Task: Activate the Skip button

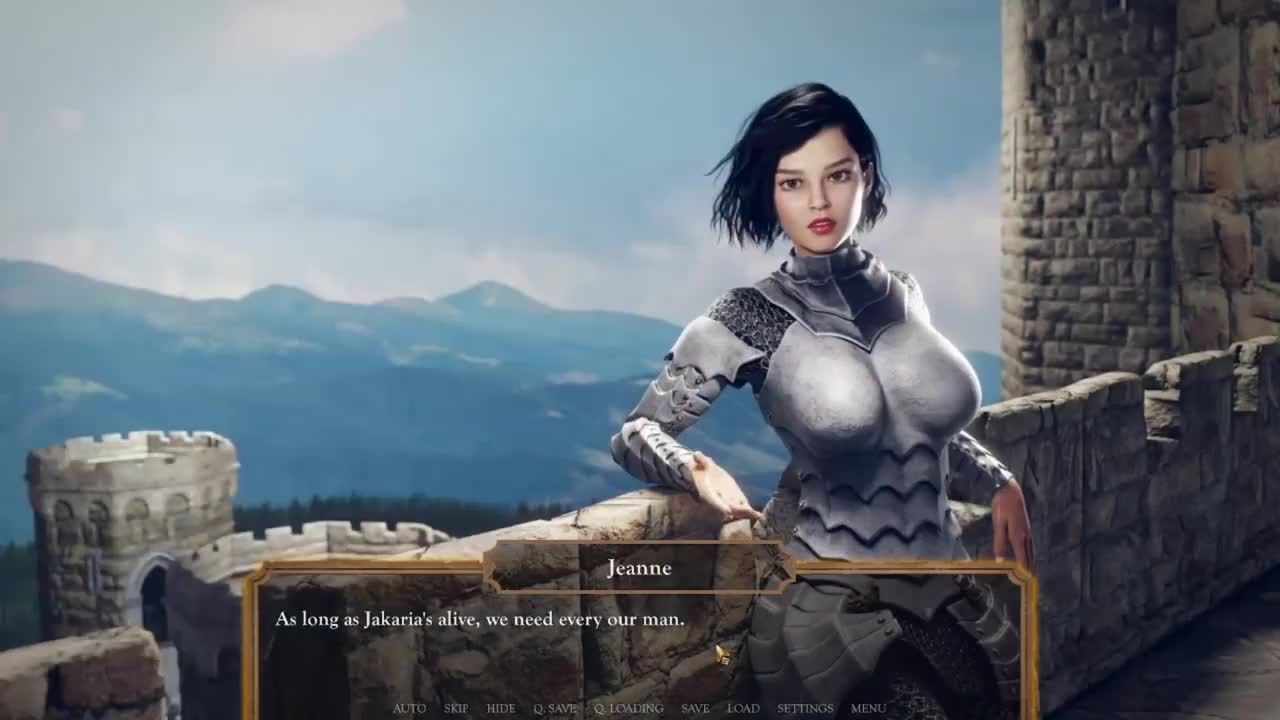Action: 456,708
